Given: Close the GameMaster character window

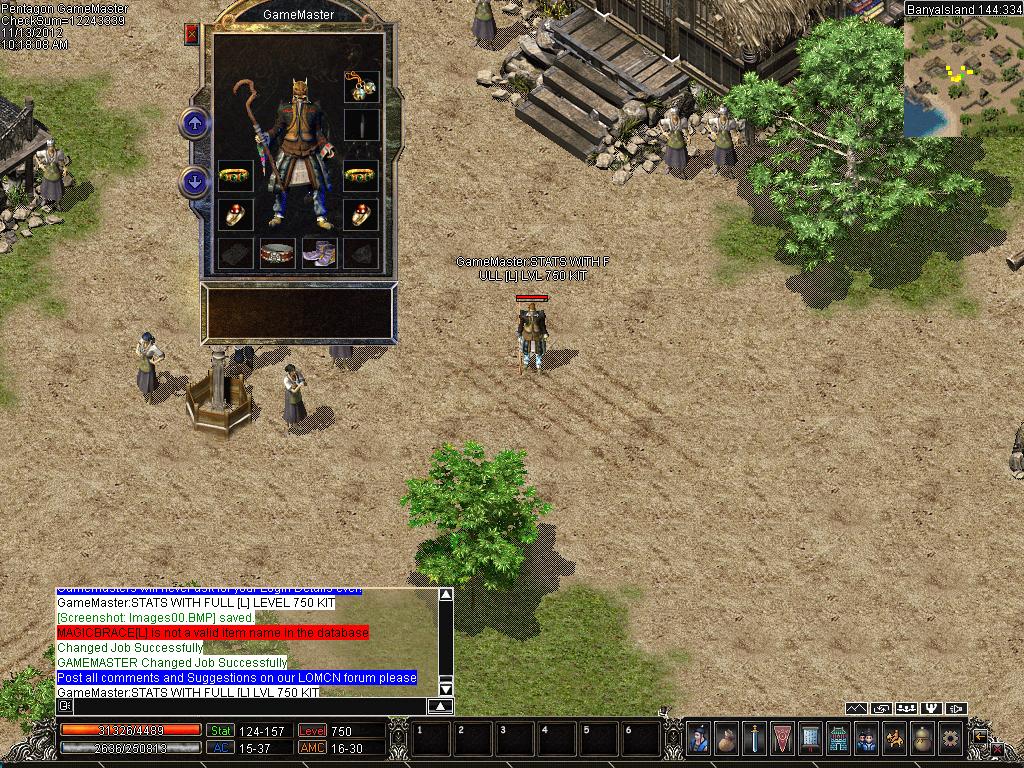Looking at the screenshot, I should (x=192, y=34).
